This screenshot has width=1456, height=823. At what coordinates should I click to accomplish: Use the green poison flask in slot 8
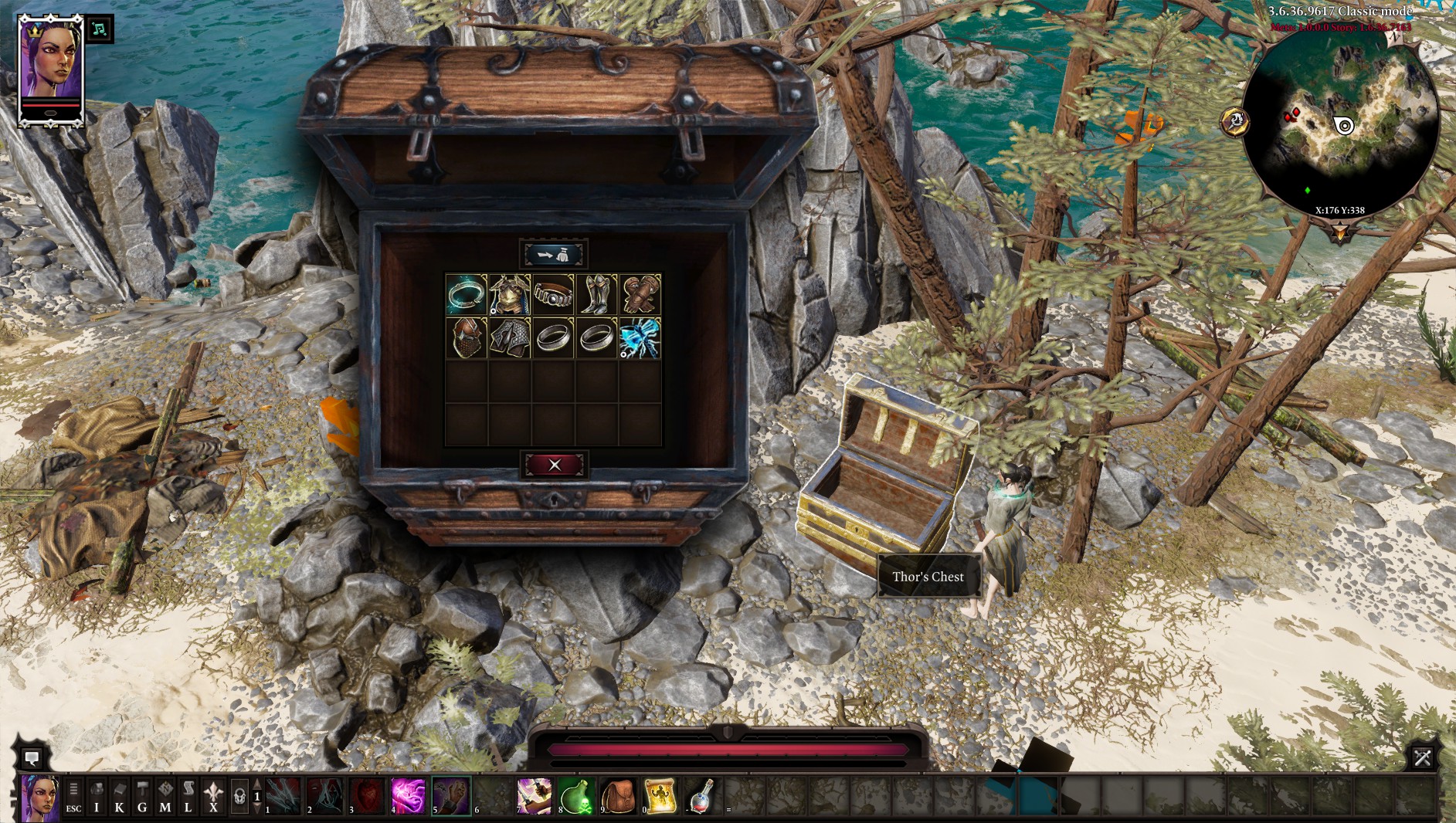pos(576,797)
